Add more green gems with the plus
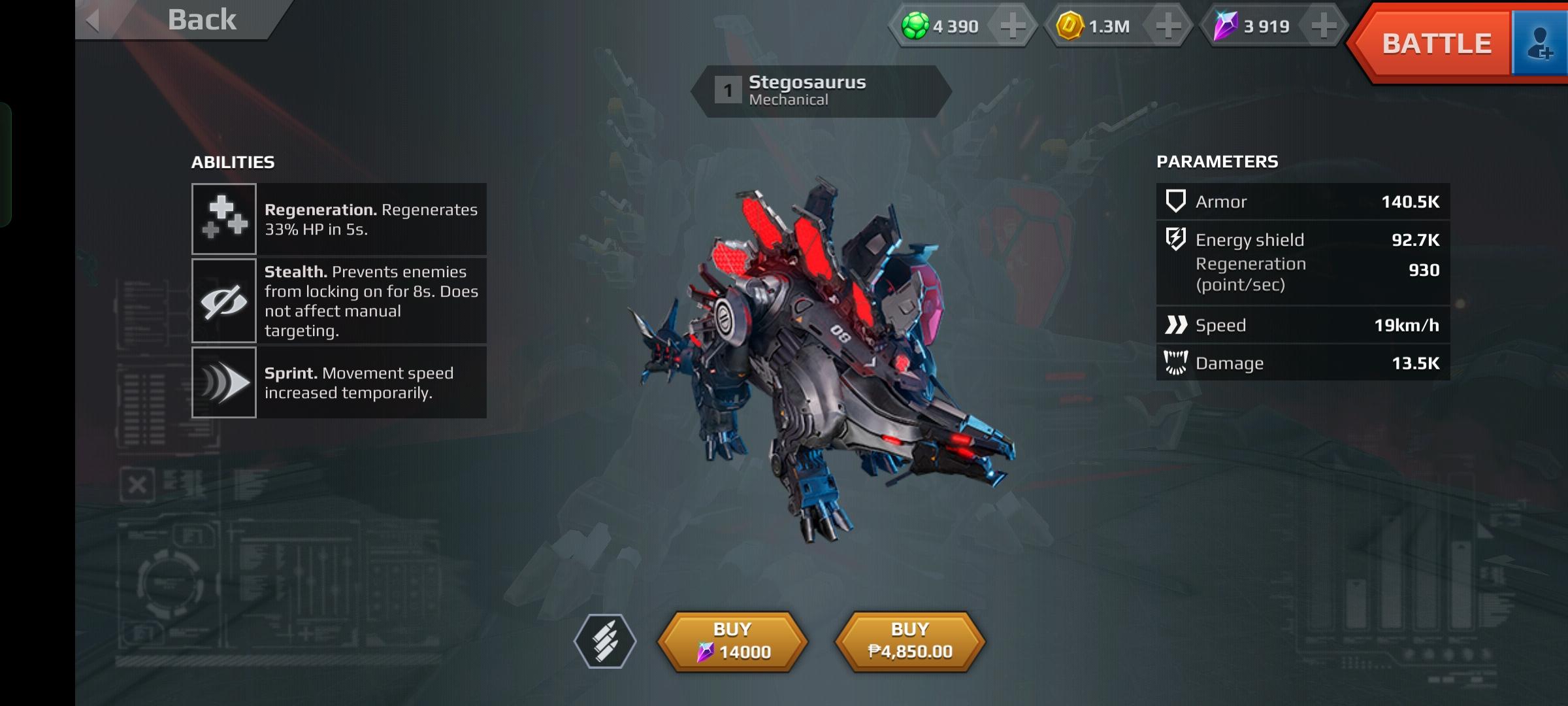Image resolution: width=1568 pixels, height=706 pixels. click(x=1013, y=26)
